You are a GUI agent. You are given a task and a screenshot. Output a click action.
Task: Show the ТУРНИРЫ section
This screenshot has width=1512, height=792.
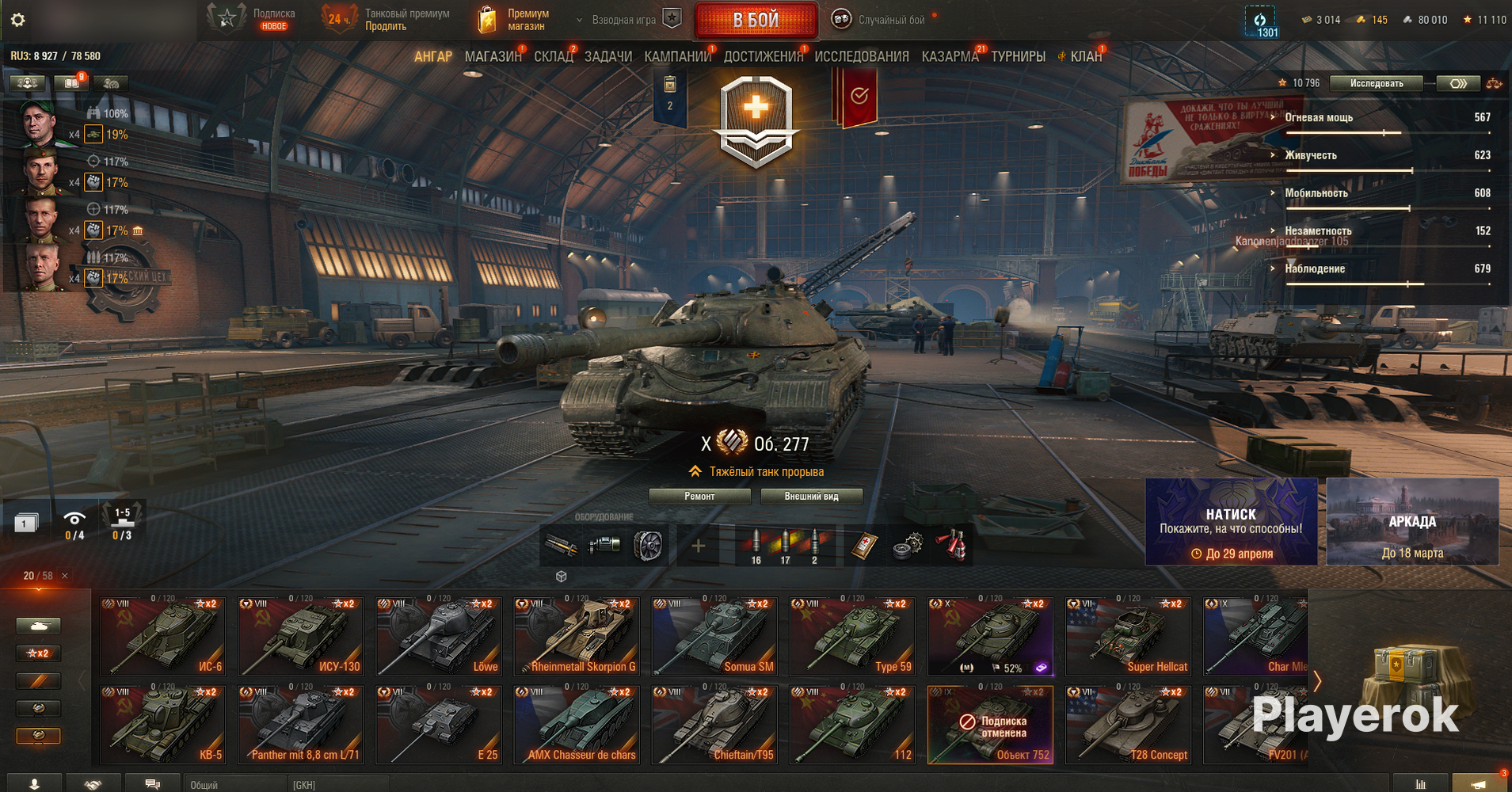pos(1018,56)
